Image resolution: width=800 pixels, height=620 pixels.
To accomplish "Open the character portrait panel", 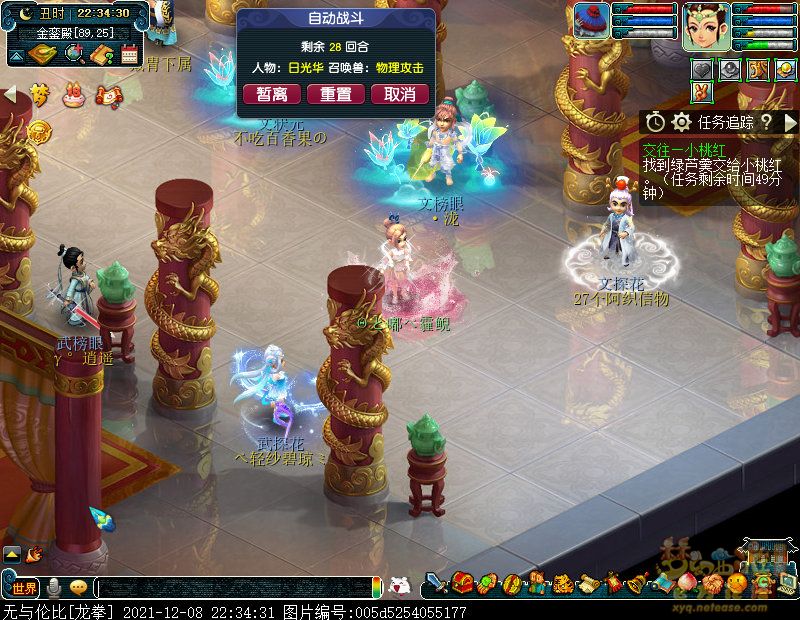I will coord(707,25).
